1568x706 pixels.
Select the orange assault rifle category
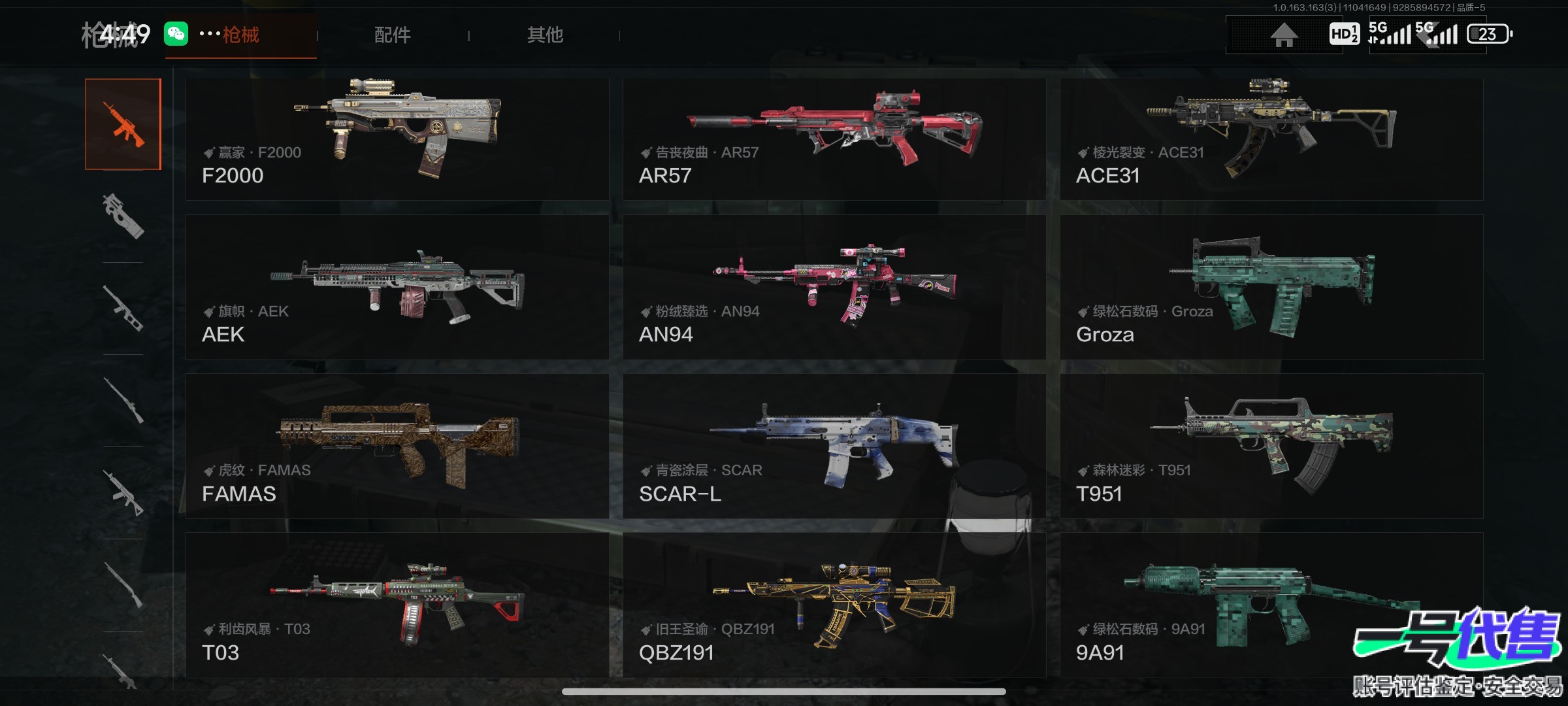point(123,124)
